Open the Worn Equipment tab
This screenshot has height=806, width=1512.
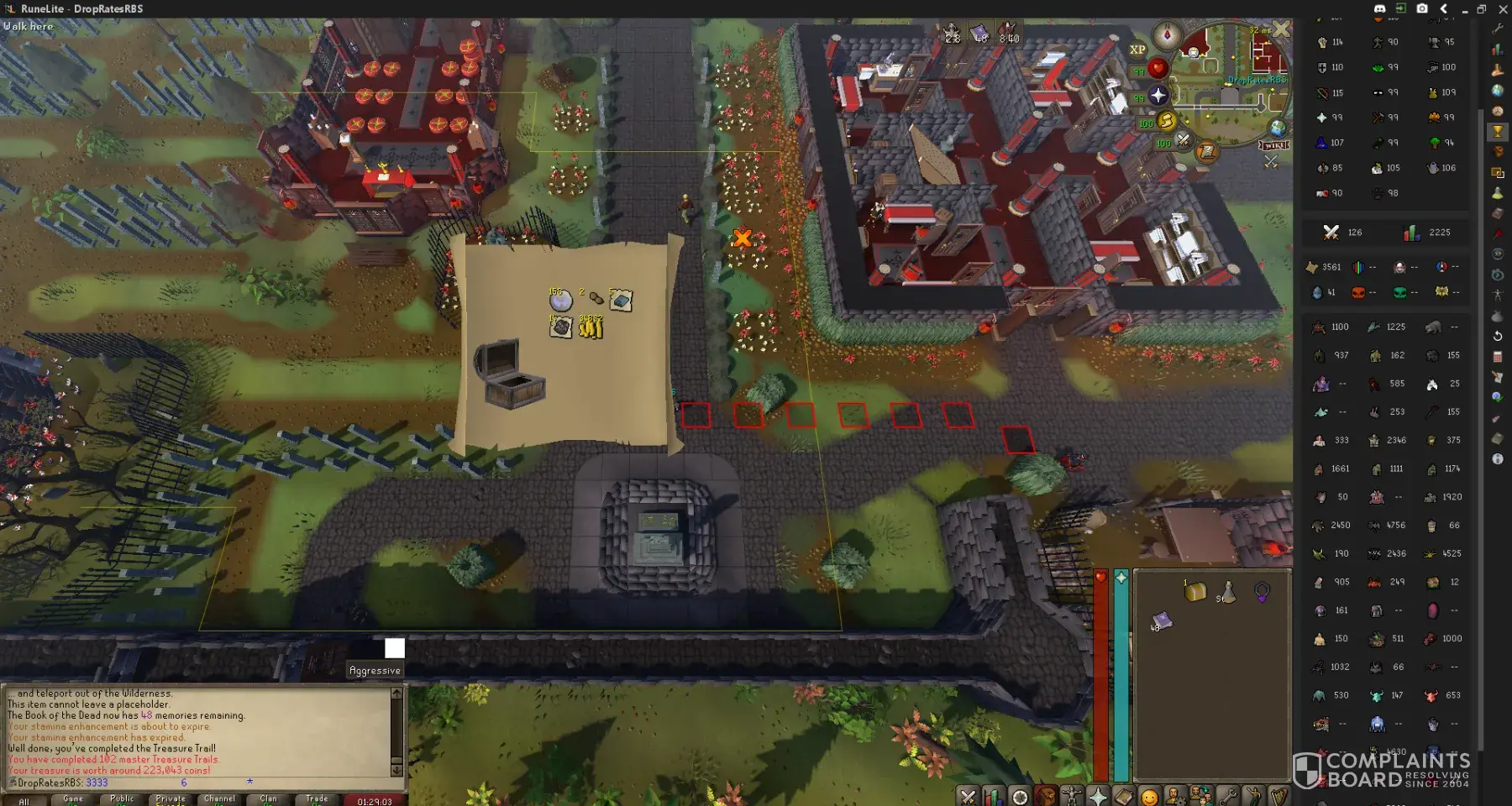1072,796
